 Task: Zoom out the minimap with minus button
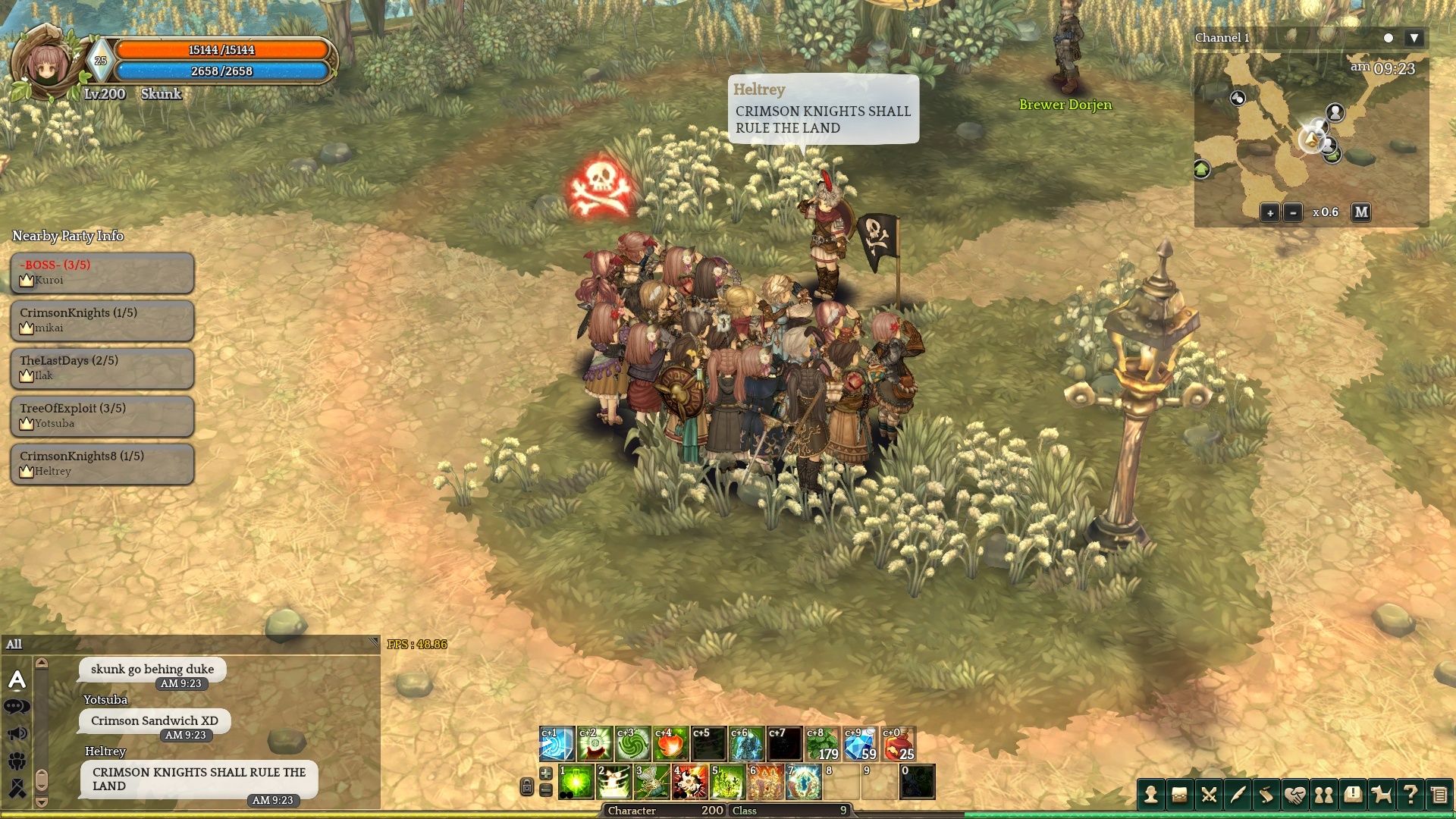click(1293, 213)
